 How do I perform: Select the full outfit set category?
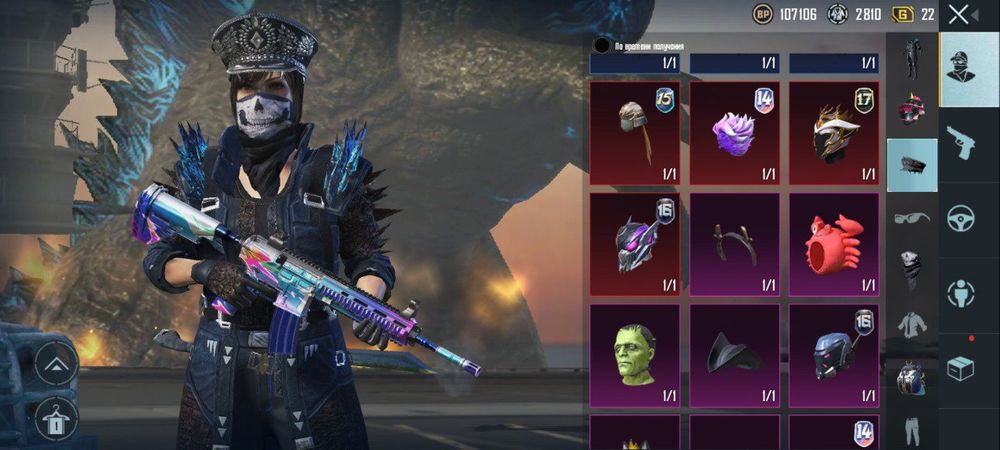[x=911, y=58]
